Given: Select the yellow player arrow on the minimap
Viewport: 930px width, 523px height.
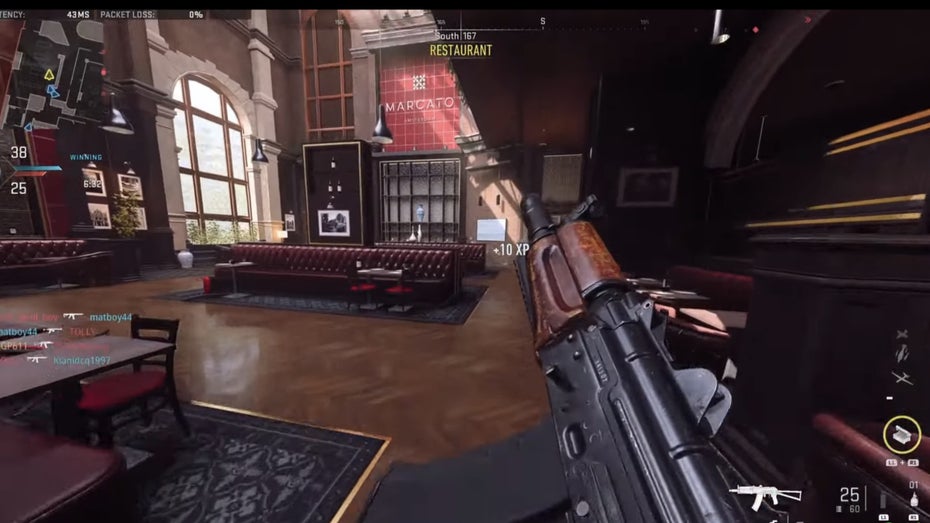Looking at the screenshot, I should [49, 74].
